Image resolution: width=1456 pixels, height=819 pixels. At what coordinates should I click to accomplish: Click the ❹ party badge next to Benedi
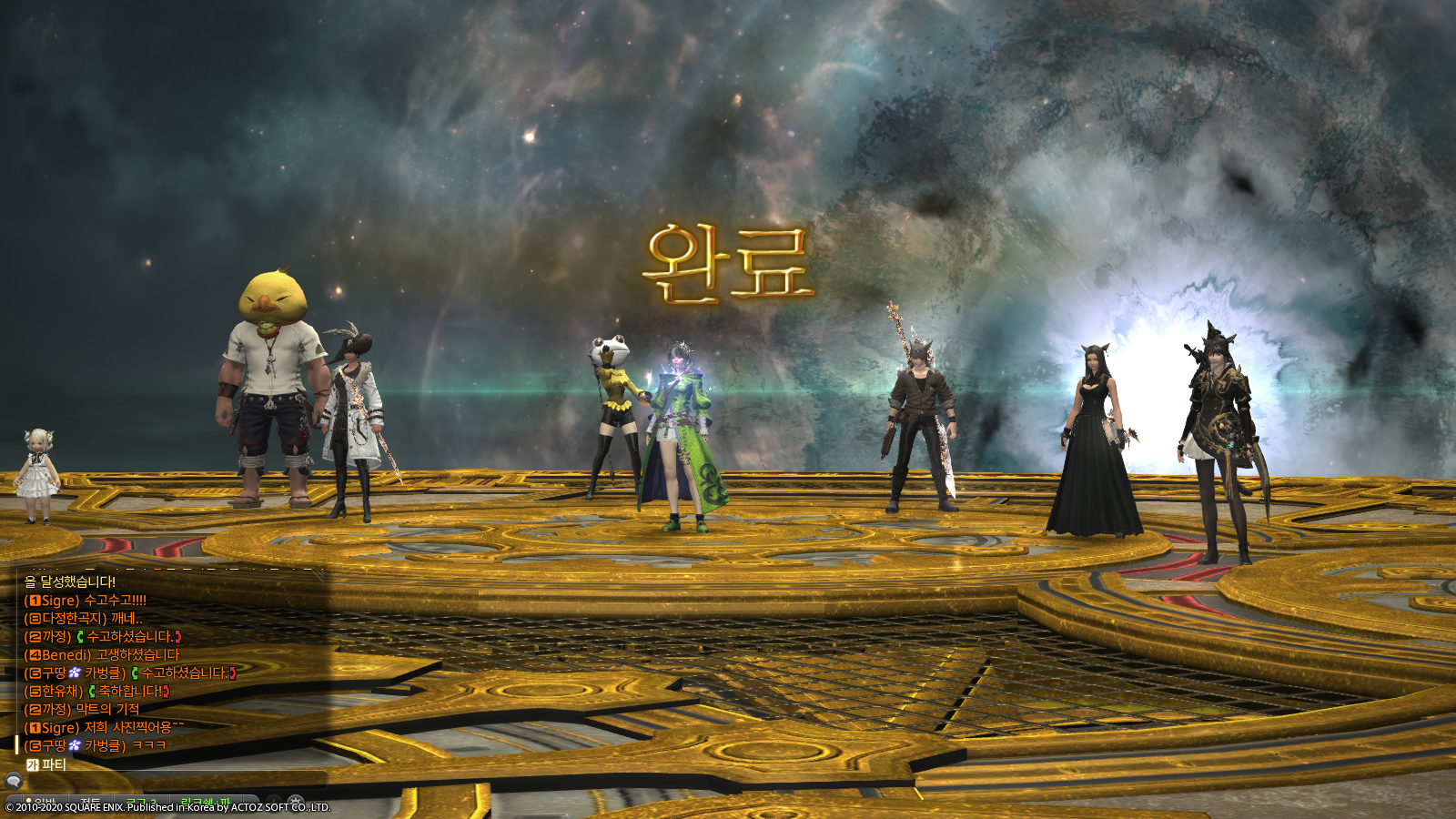tap(35, 654)
